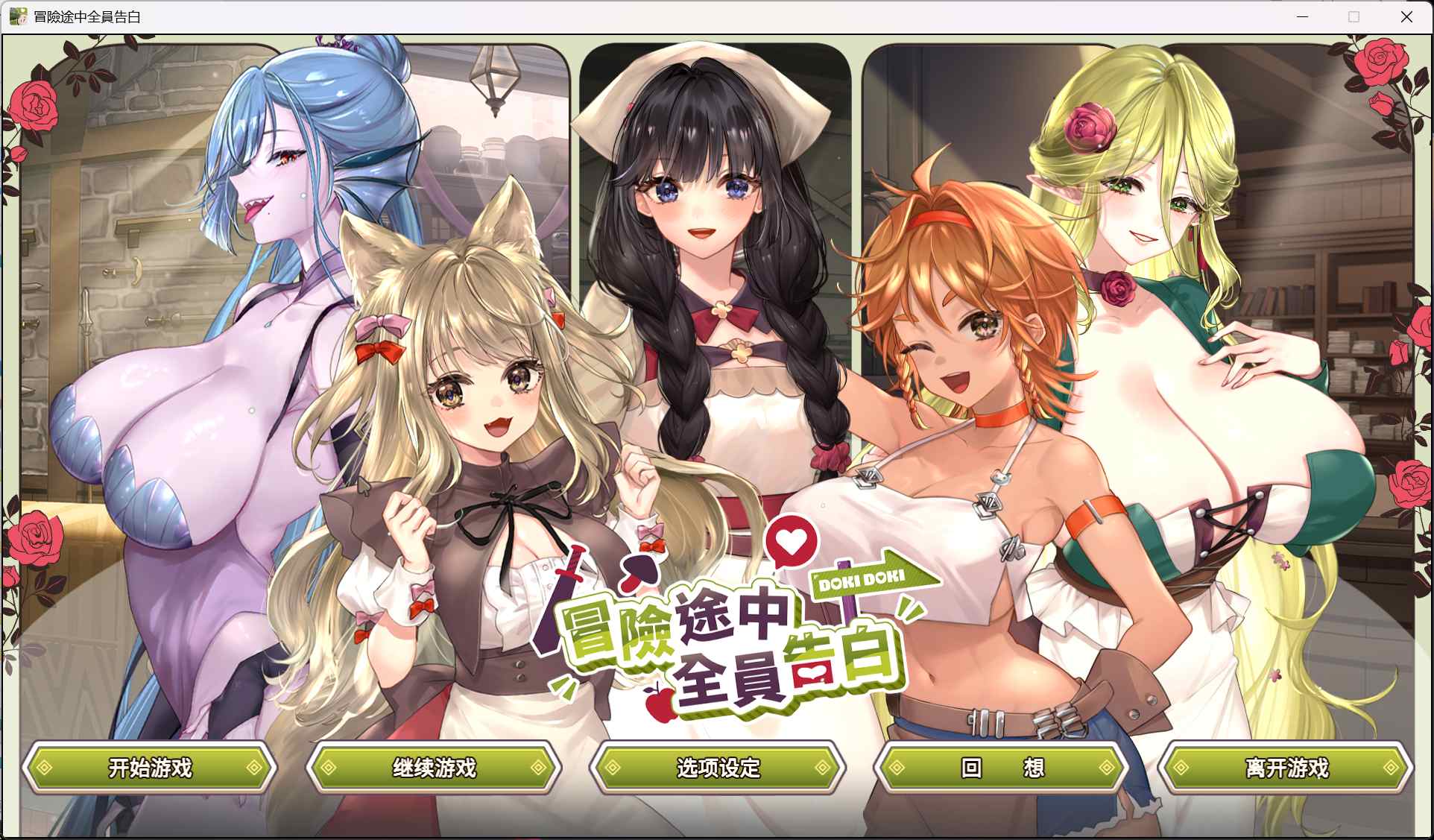This screenshot has height=840, width=1434.
Task: Click 继续游戏 to continue a saved game
Action: tap(435, 768)
